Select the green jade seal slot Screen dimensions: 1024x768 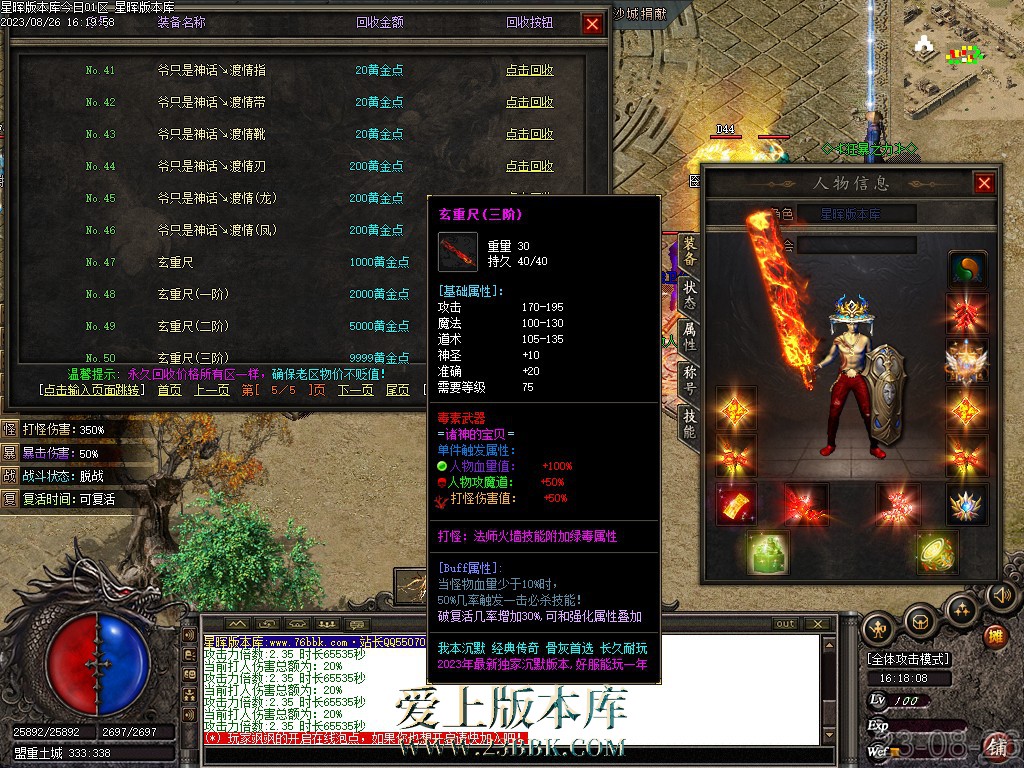tap(767, 551)
